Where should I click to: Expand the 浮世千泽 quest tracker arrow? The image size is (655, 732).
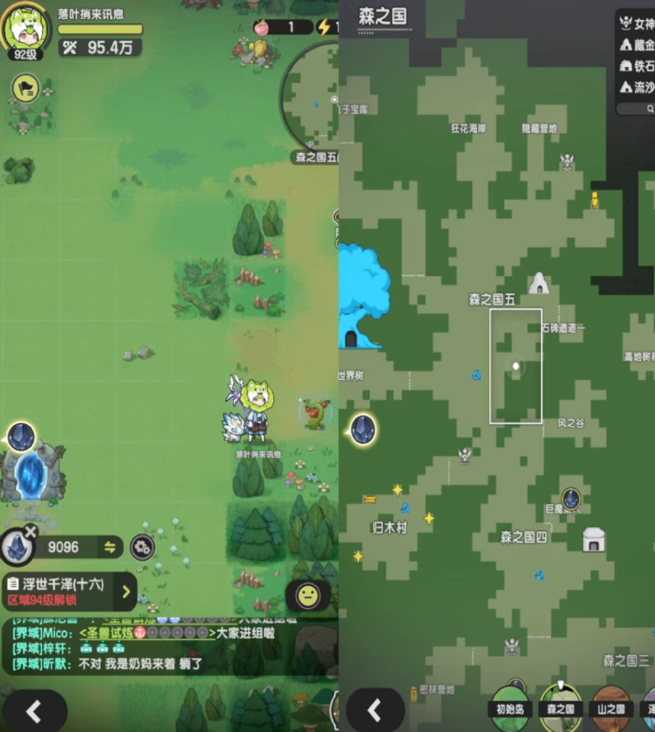pyautogui.click(x=127, y=591)
